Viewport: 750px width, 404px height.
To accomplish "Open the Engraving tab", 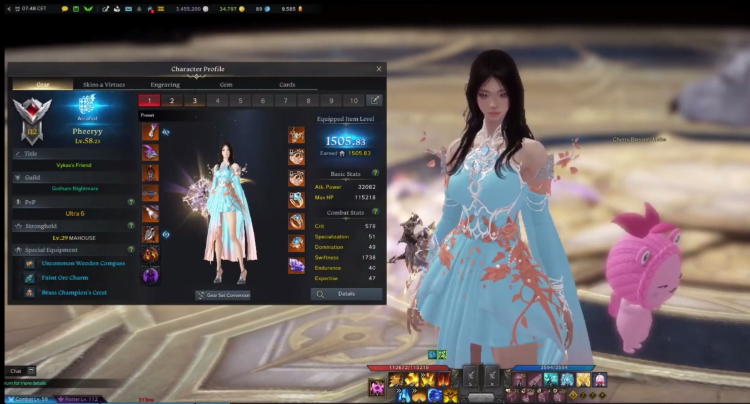I will point(165,84).
